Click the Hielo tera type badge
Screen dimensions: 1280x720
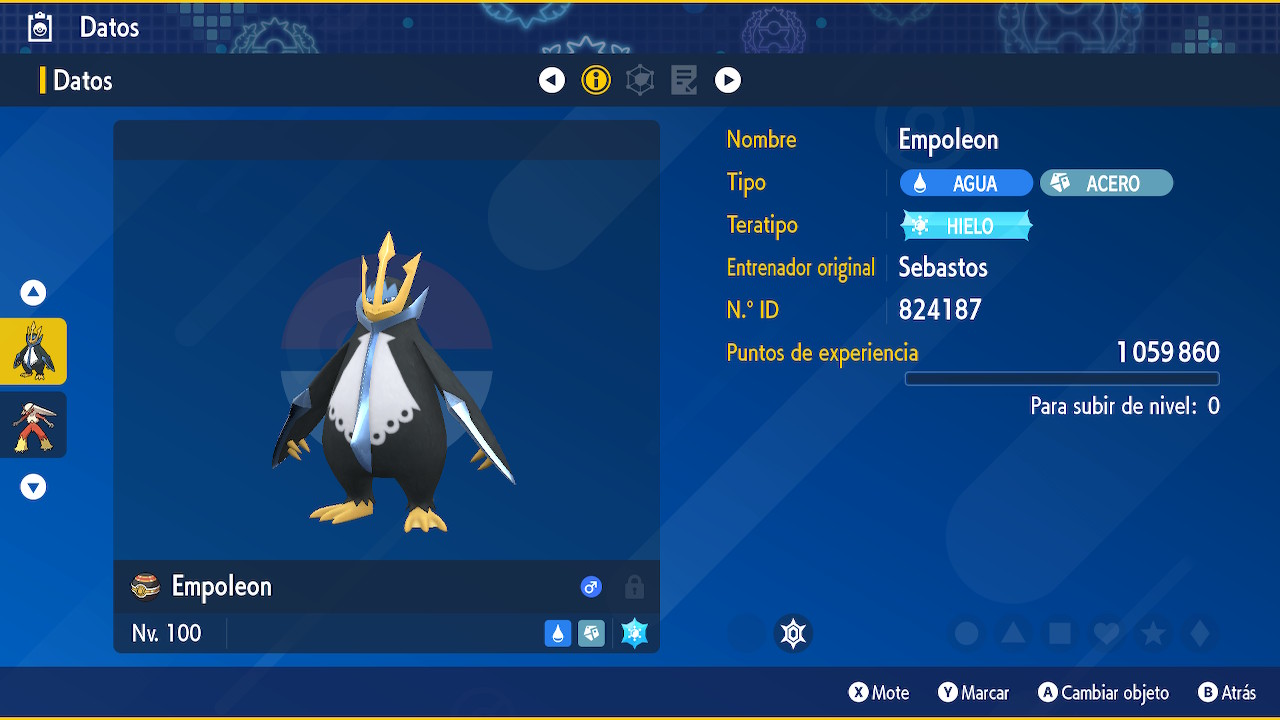(966, 226)
